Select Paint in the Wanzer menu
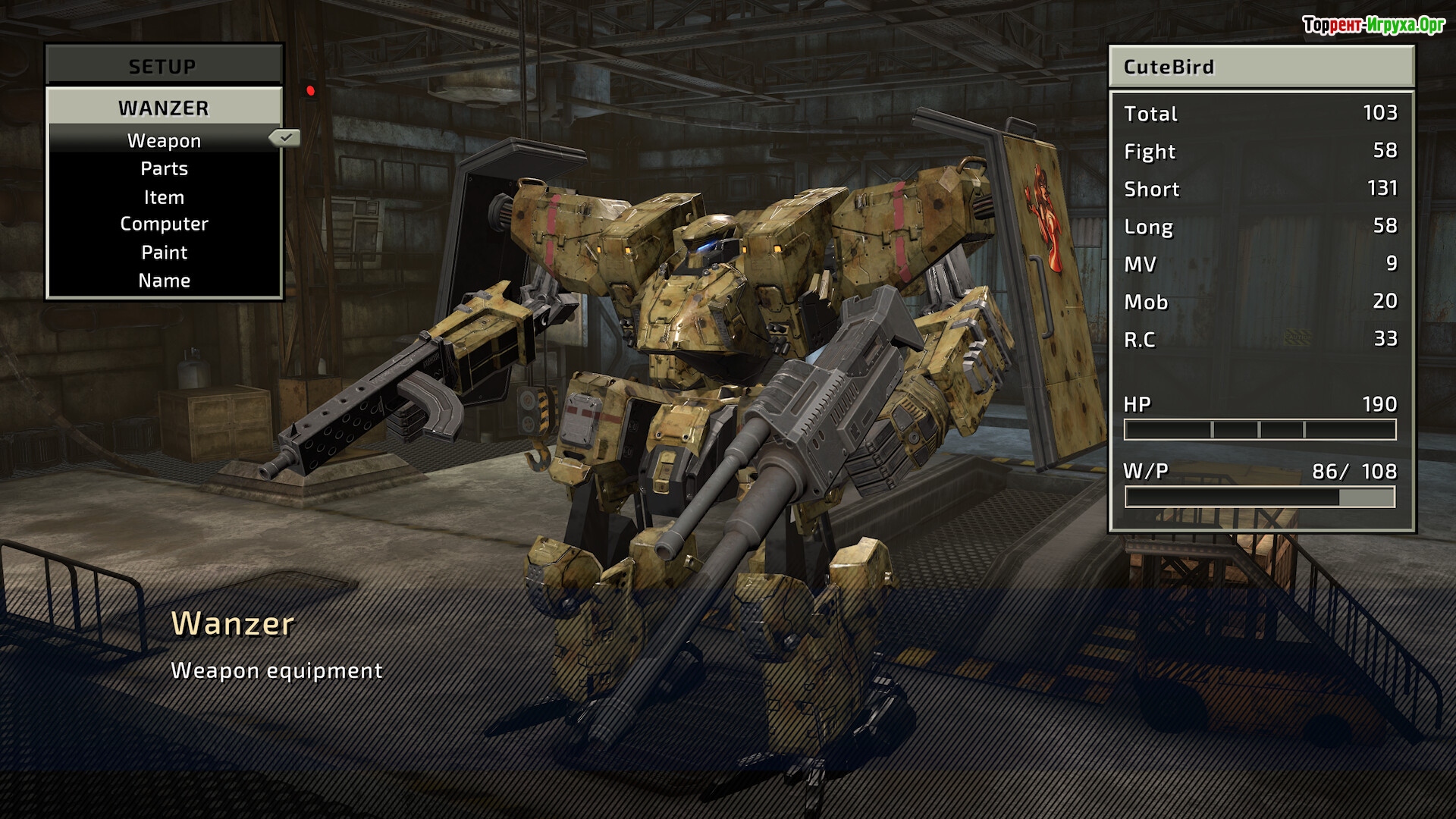Image resolution: width=1456 pixels, height=819 pixels. (164, 253)
